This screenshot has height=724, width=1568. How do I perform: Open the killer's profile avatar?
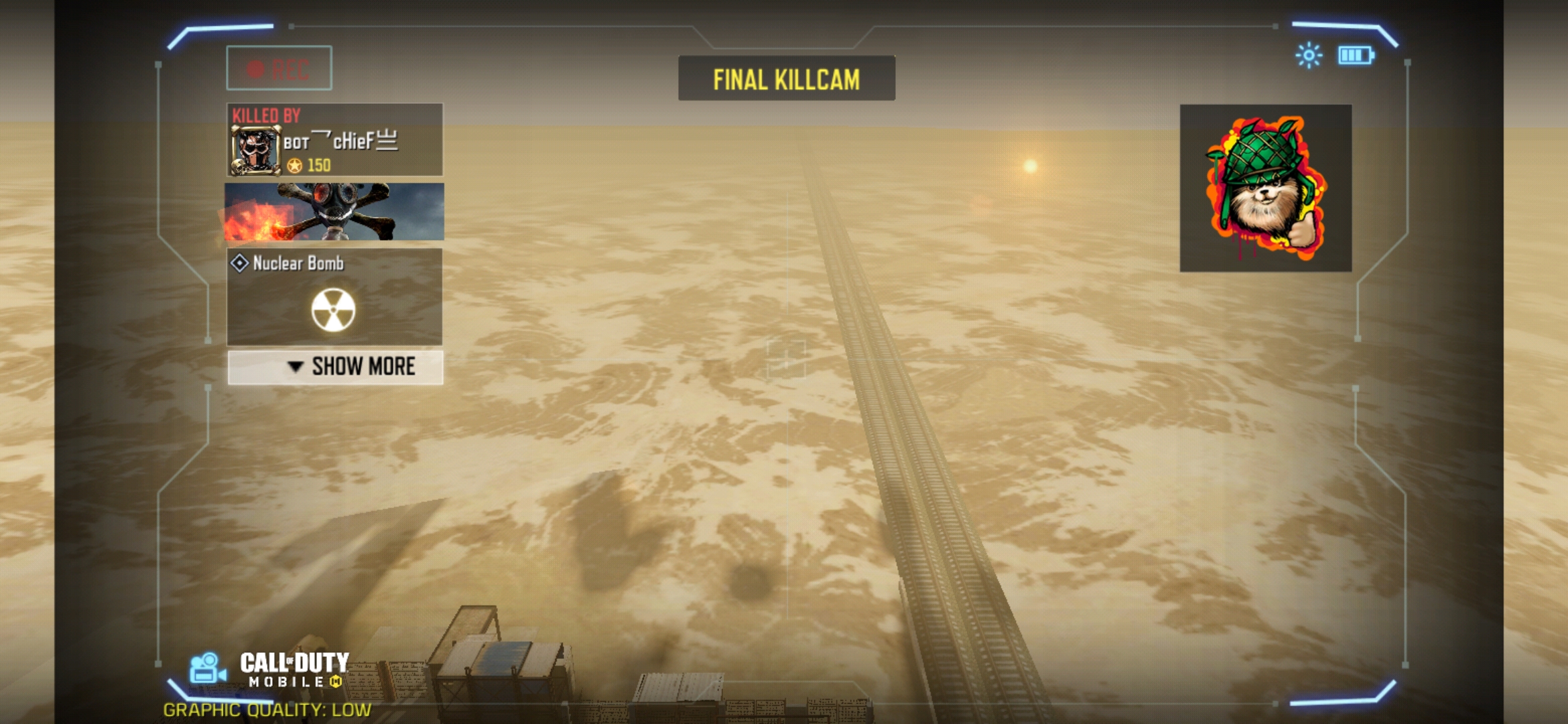(255, 151)
